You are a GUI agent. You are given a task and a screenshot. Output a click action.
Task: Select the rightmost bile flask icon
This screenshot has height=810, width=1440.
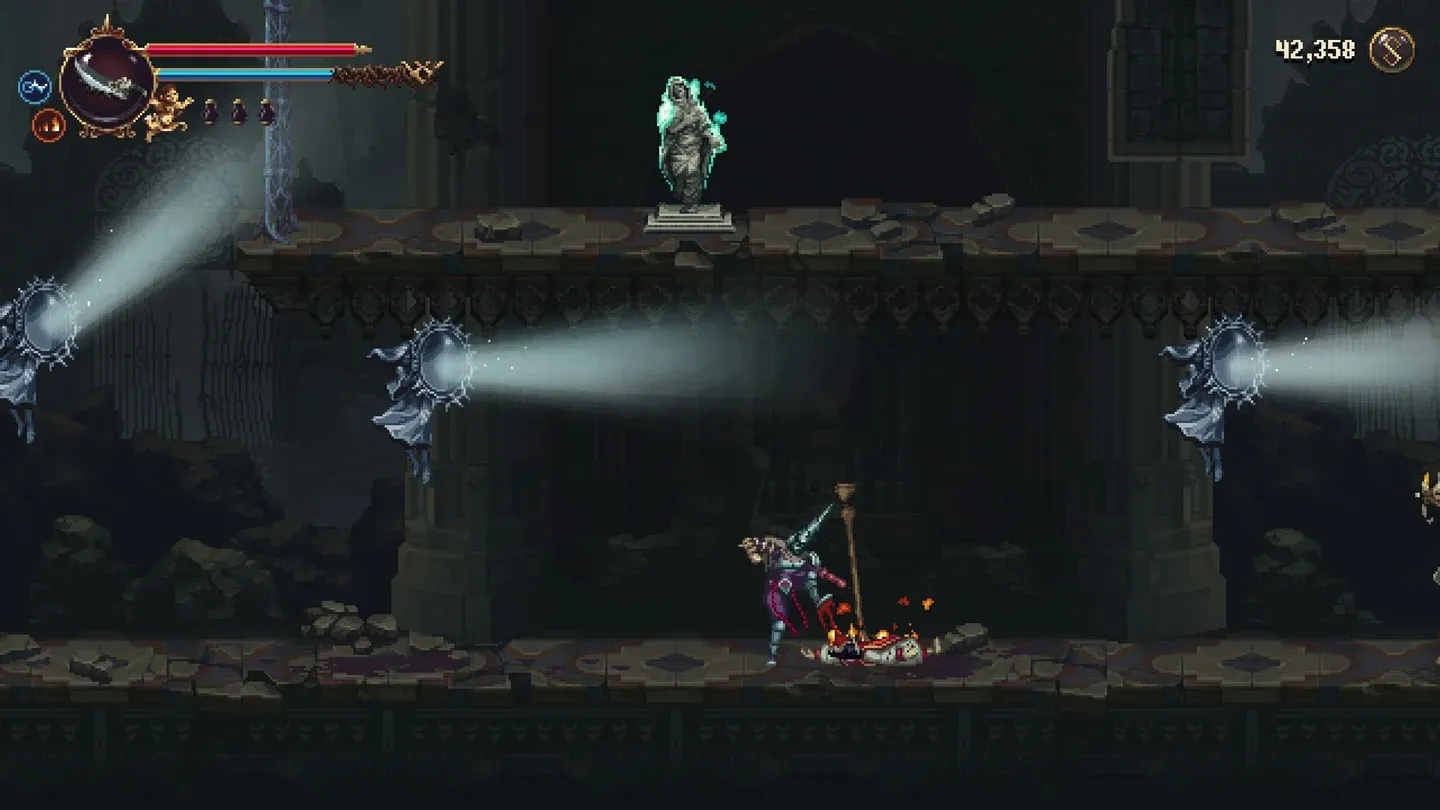click(x=267, y=112)
